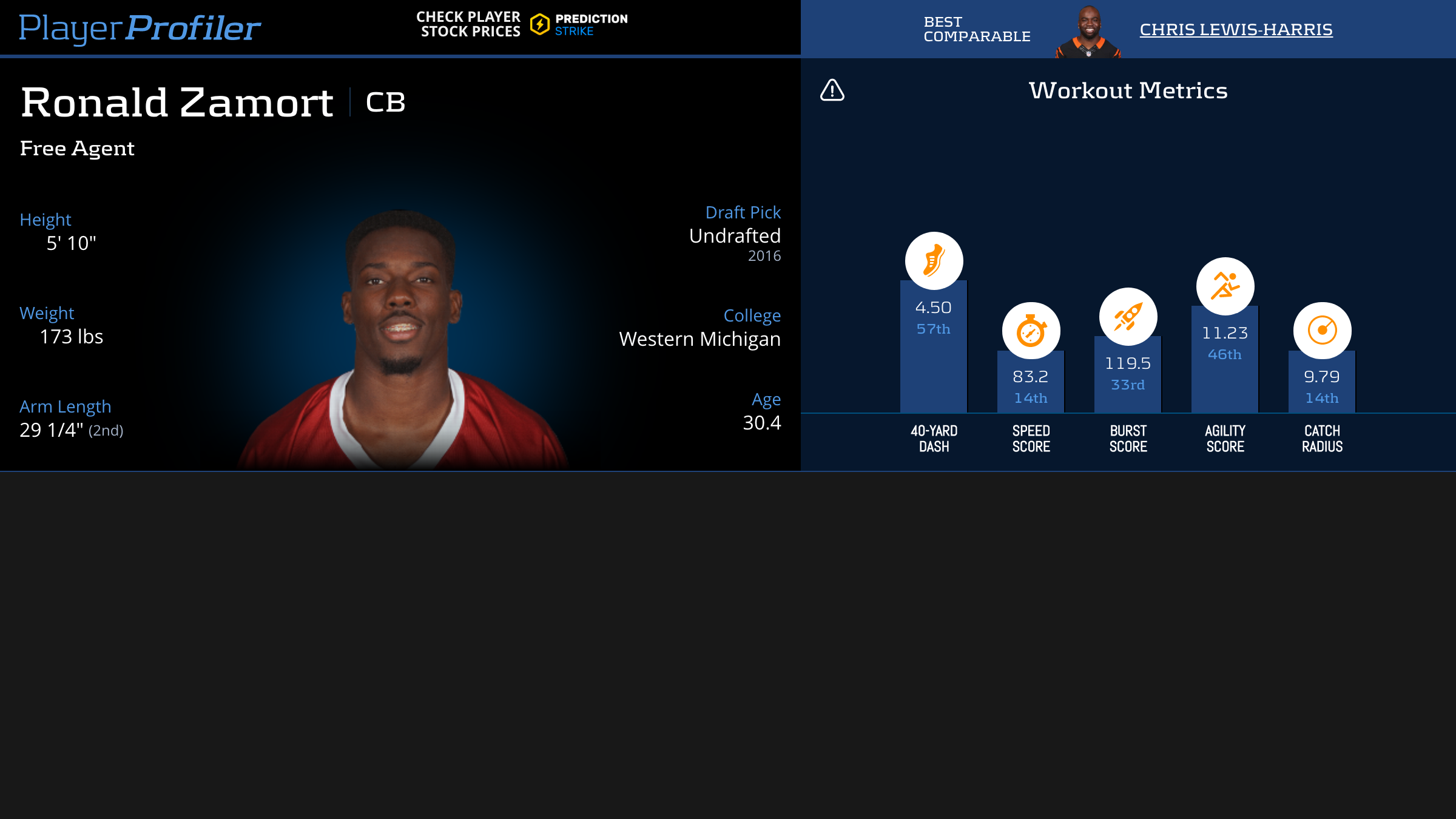Check player stock prices on Prediction Strike
This screenshot has width=1456, height=819.
(522, 24)
